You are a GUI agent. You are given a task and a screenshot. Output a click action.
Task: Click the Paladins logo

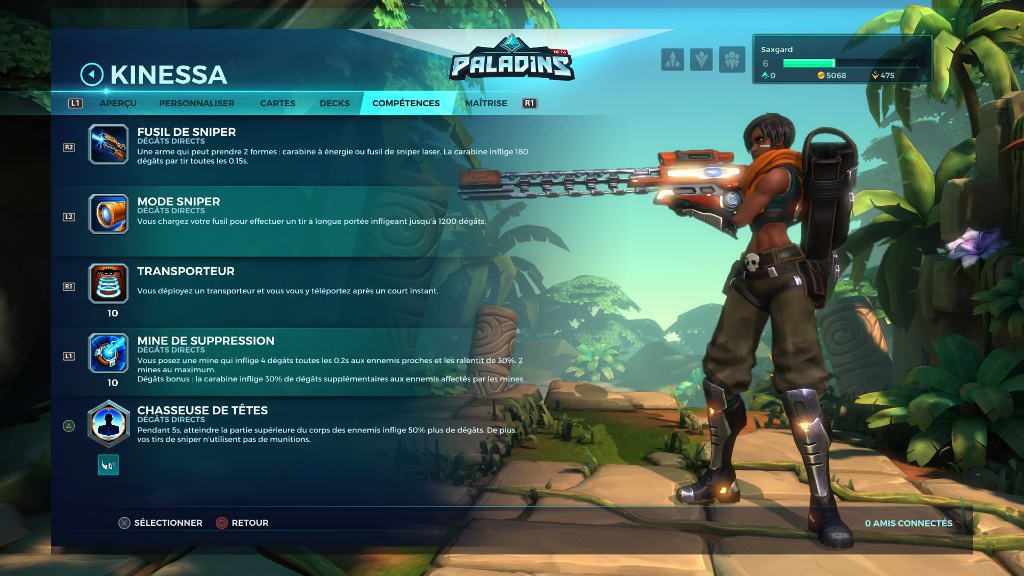tap(512, 62)
